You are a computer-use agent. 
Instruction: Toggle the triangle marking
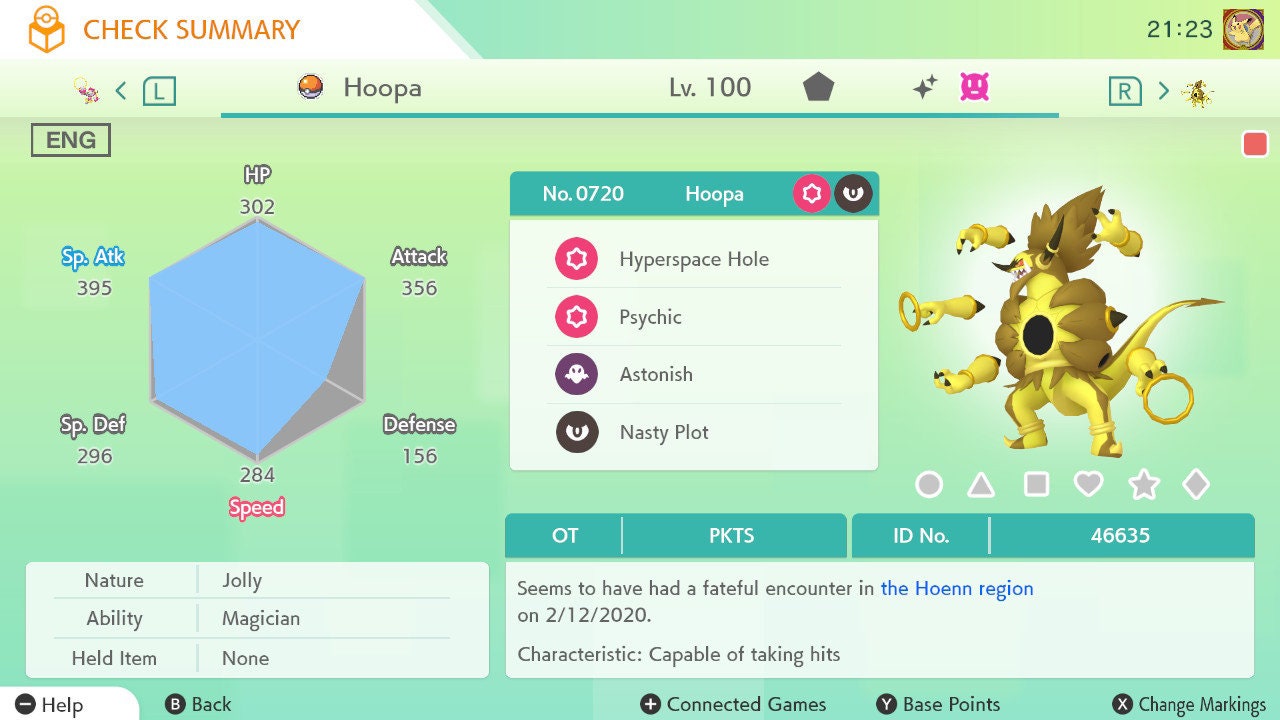(981, 485)
